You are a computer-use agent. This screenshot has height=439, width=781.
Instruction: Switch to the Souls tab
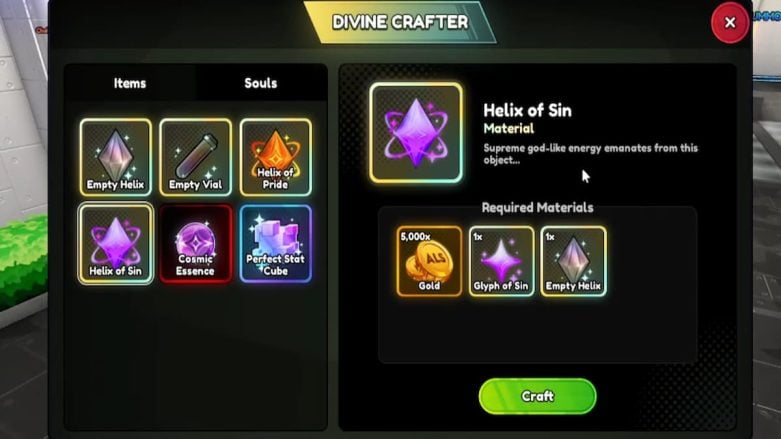tap(261, 83)
